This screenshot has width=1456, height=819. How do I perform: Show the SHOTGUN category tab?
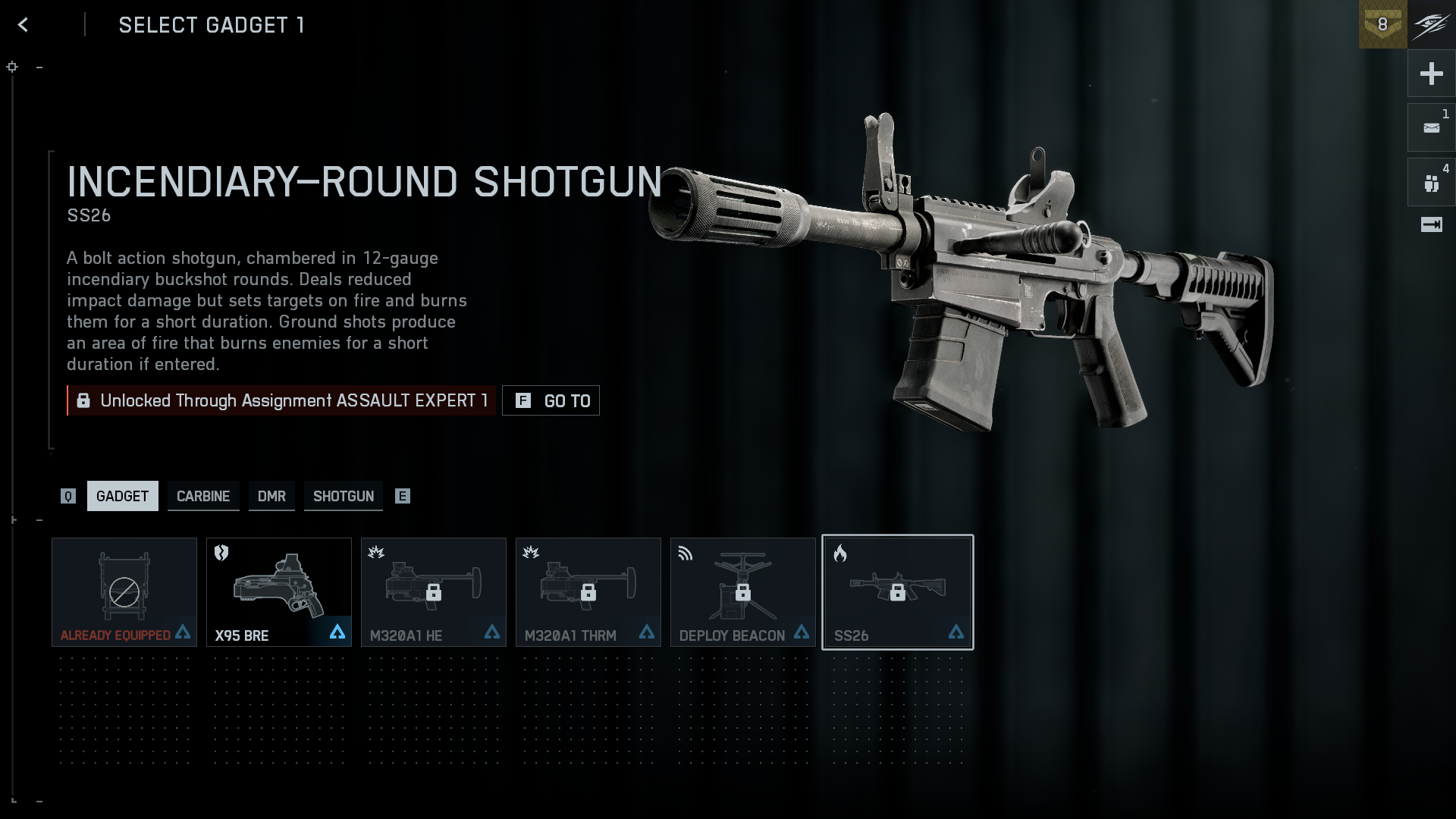pos(344,496)
